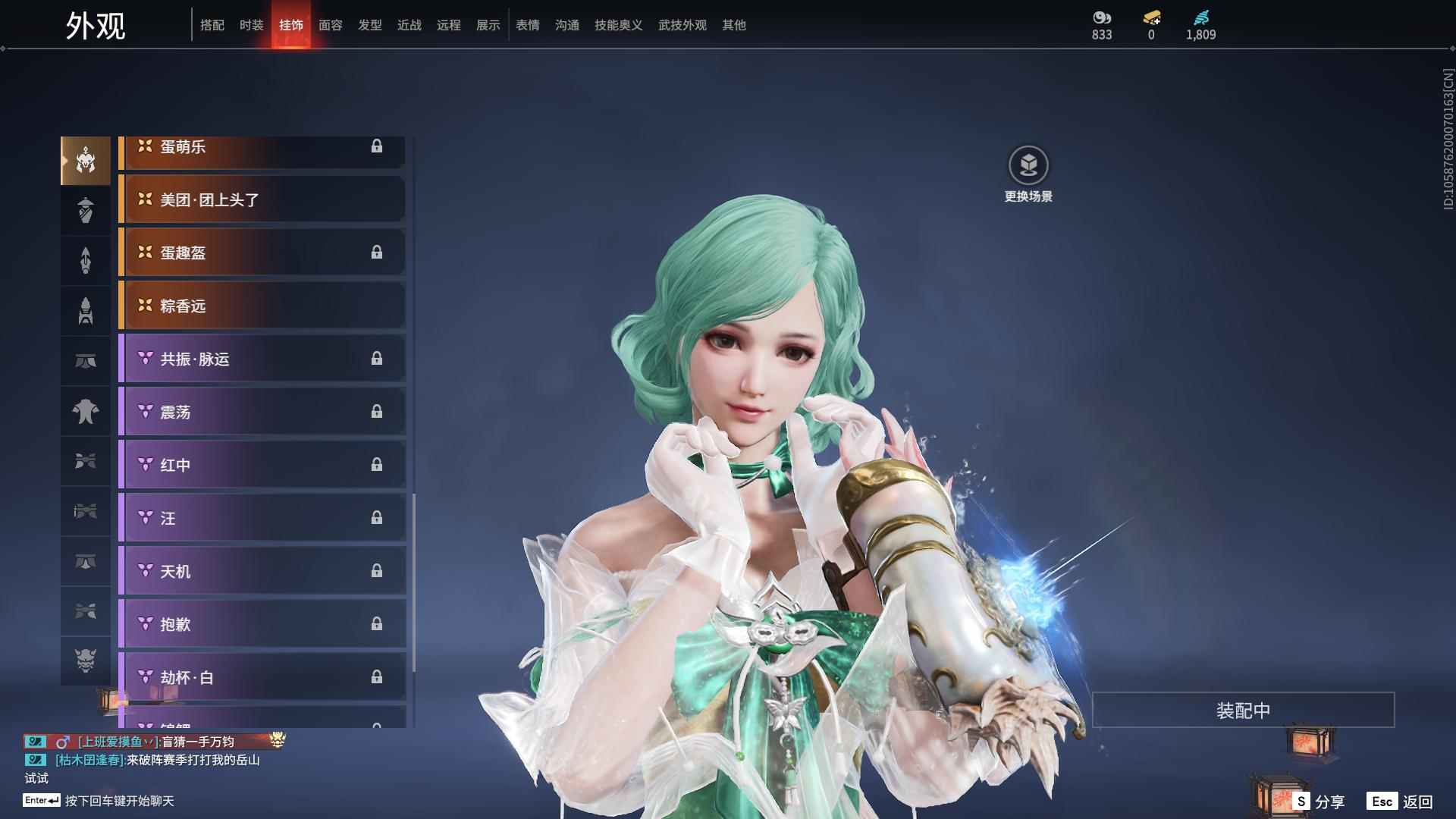Image resolution: width=1456 pixels, height=819 pixels.
Task: Choose the 粽香远 accessory entry
Action: tap(262, 306)
